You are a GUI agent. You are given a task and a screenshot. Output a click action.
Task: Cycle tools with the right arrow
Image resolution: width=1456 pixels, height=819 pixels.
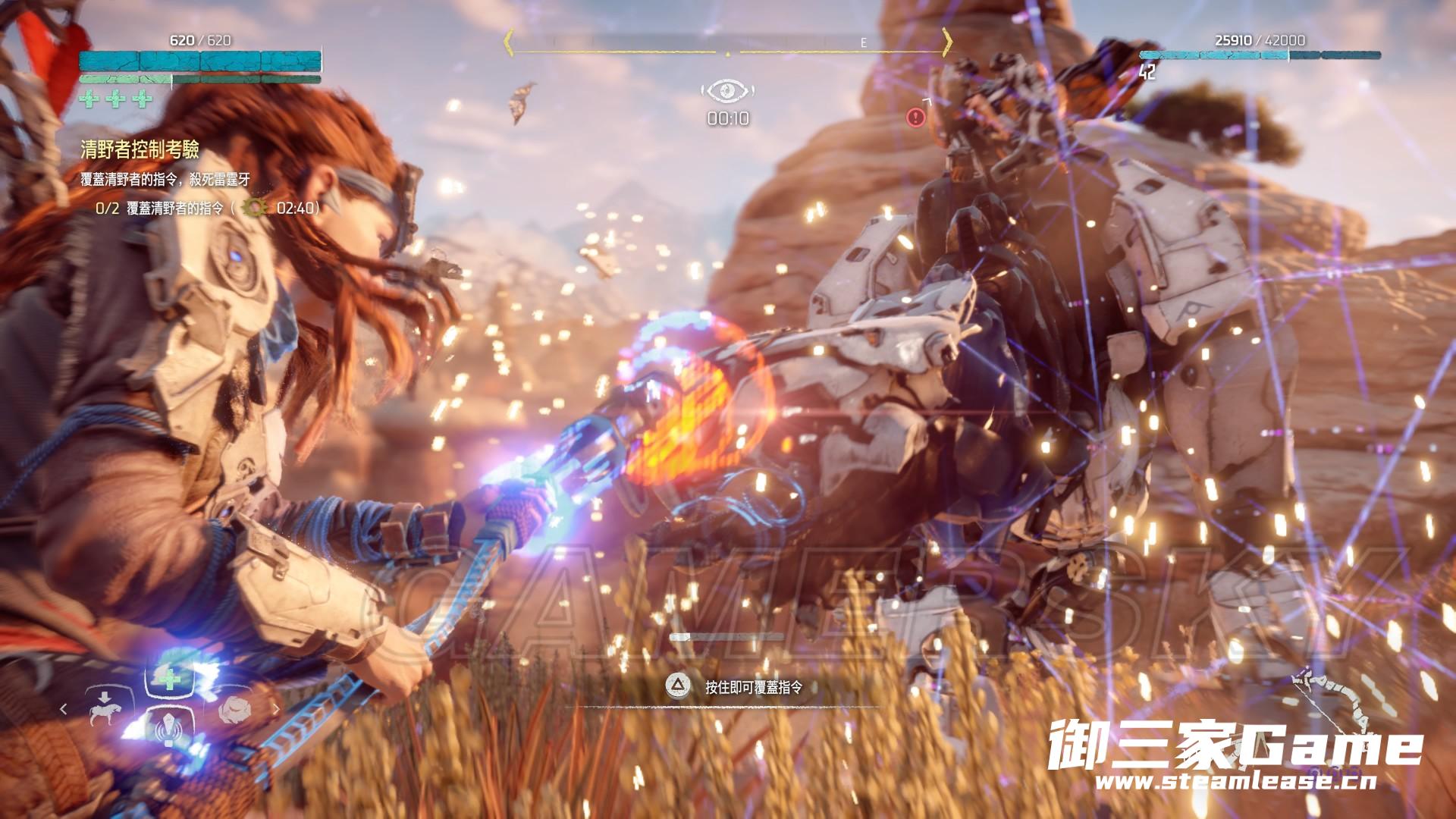[275, 710]
